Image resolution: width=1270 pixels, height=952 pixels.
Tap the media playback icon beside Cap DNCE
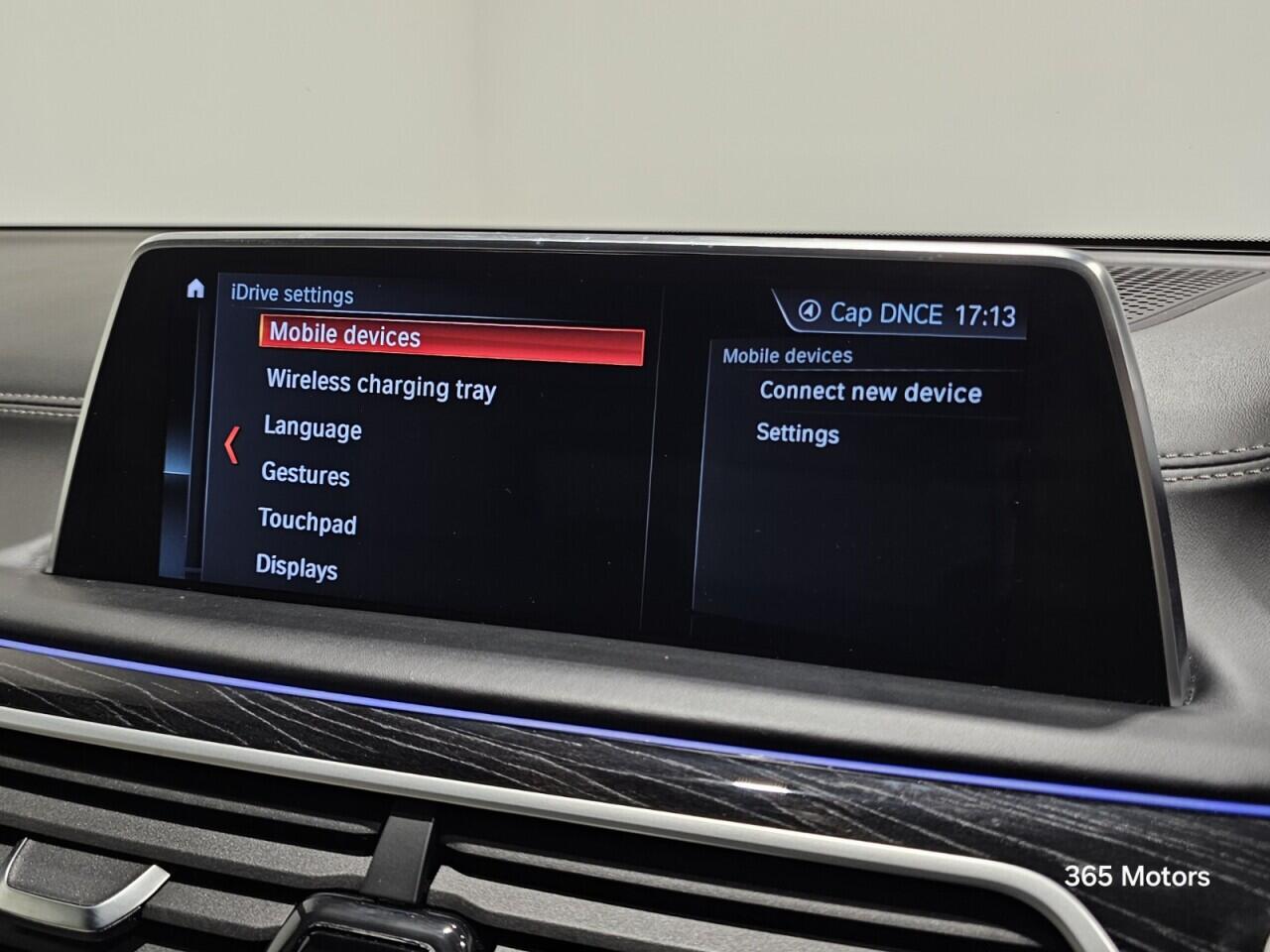(811, 313)
